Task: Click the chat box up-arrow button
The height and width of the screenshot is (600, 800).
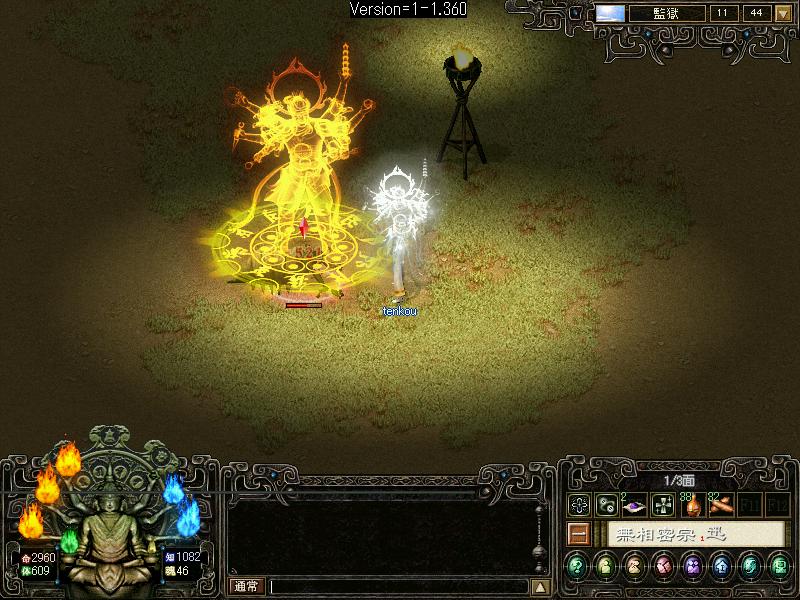Action: [540, 587]
